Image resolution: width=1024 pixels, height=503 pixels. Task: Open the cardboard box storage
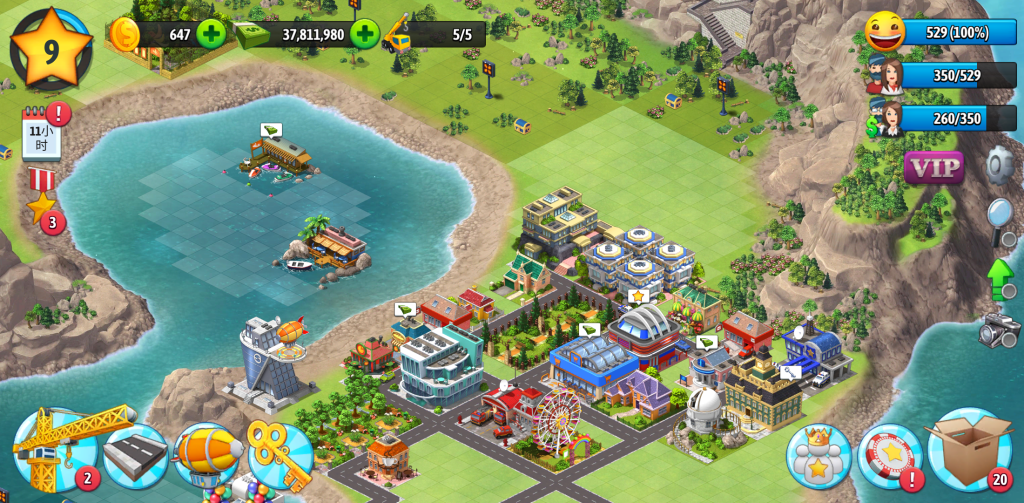tap(968, 450)
